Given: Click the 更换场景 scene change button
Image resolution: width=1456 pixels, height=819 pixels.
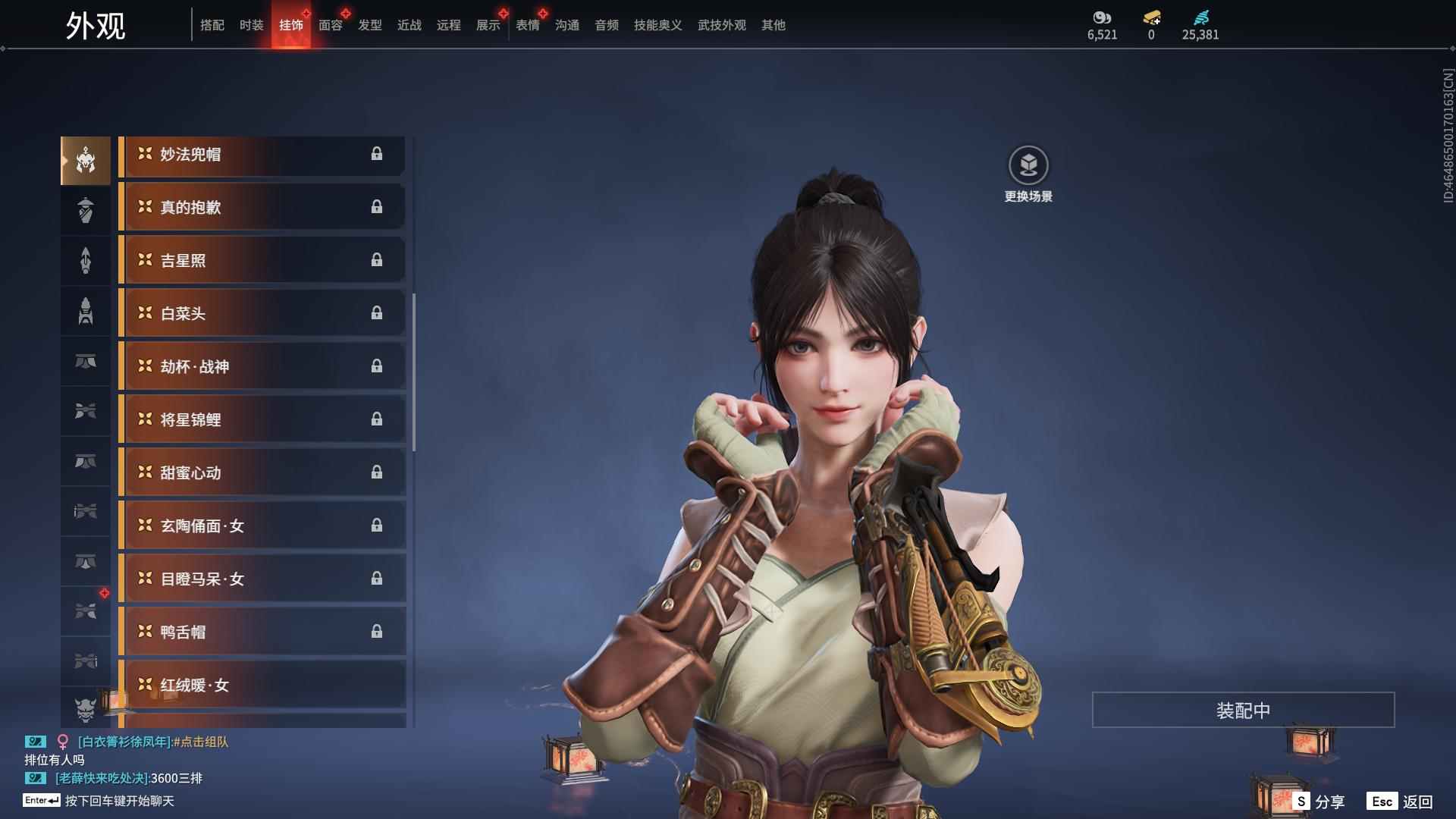Looking at the screenshot, I should 1028,174.
